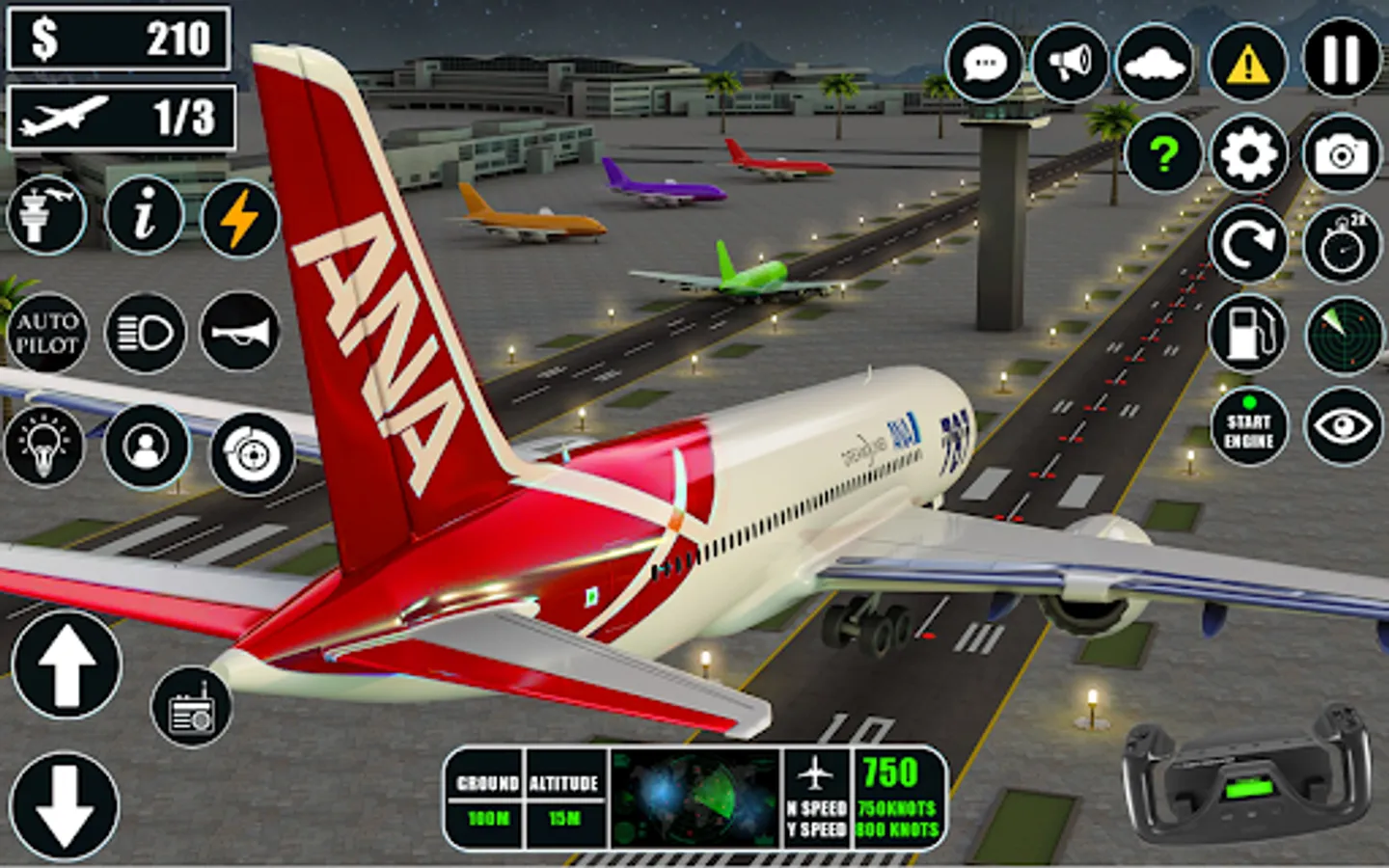Sound the horn button
Screen dimensions: 1389x868
(239, 334)
